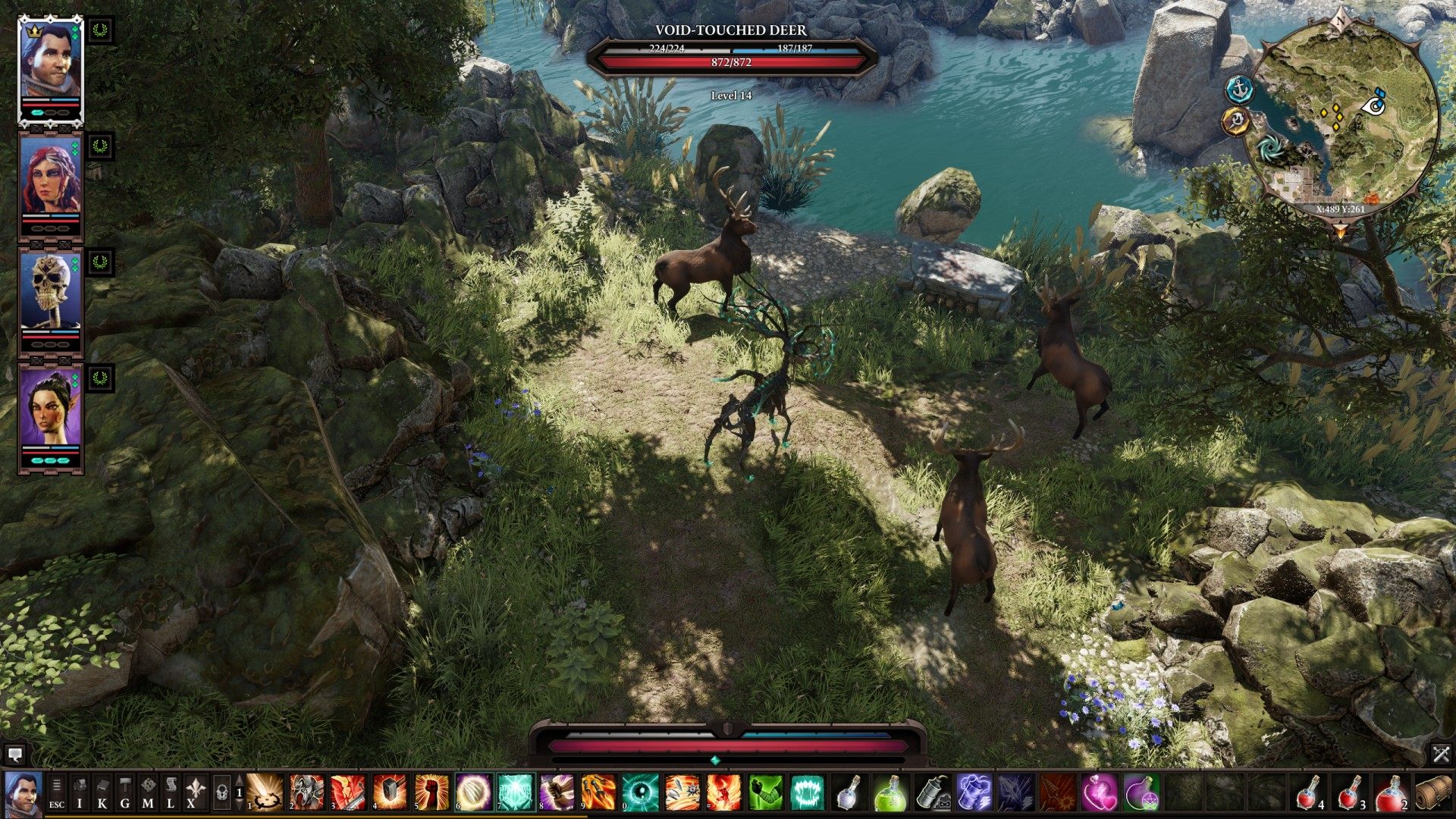Click the circular minimap

[1342, 121]
